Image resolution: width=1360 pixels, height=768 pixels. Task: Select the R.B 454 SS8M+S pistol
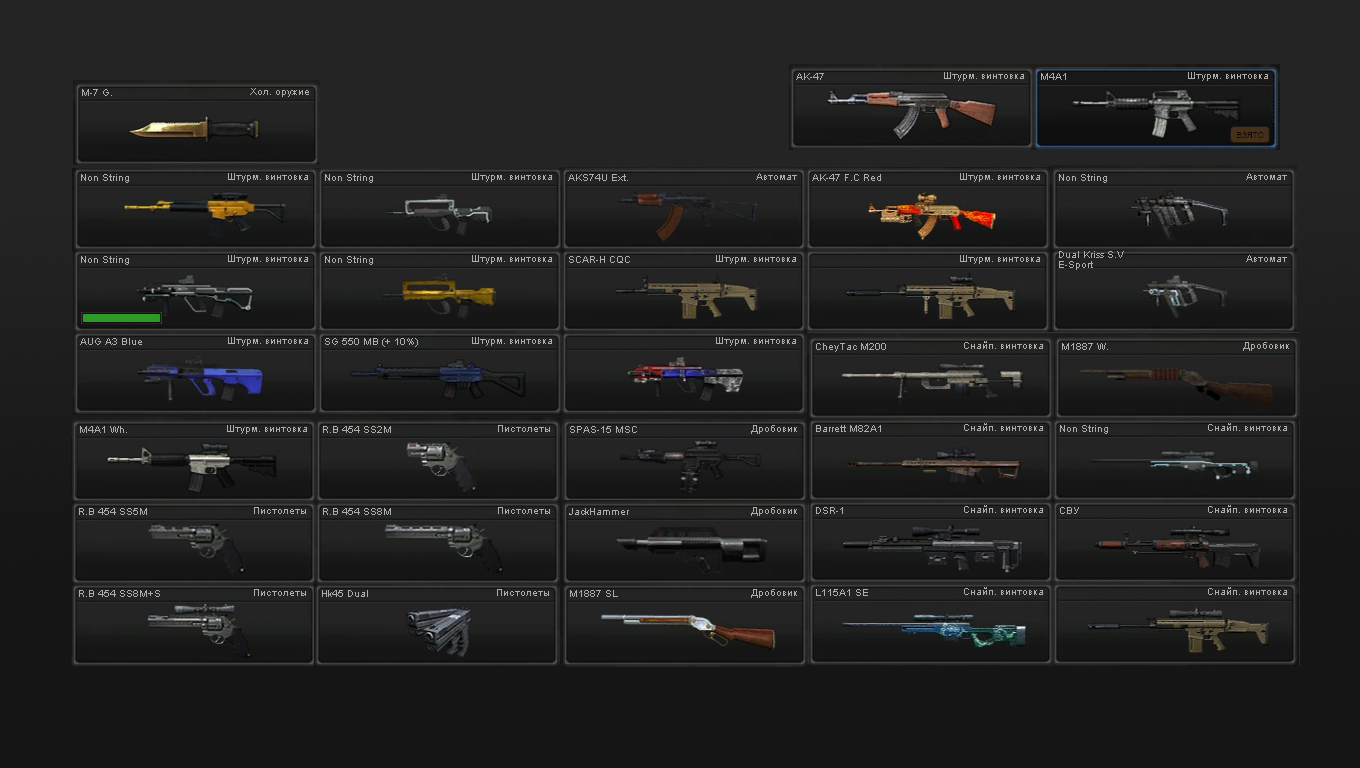(x=194, y=623)
